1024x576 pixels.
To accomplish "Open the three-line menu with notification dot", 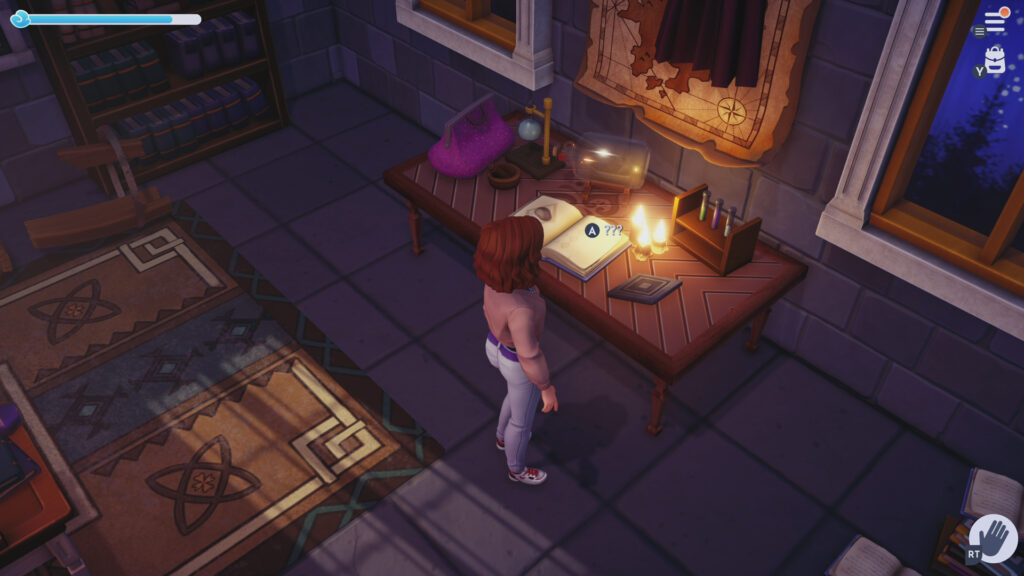I will pyautogui.click(x=995, y=21).
